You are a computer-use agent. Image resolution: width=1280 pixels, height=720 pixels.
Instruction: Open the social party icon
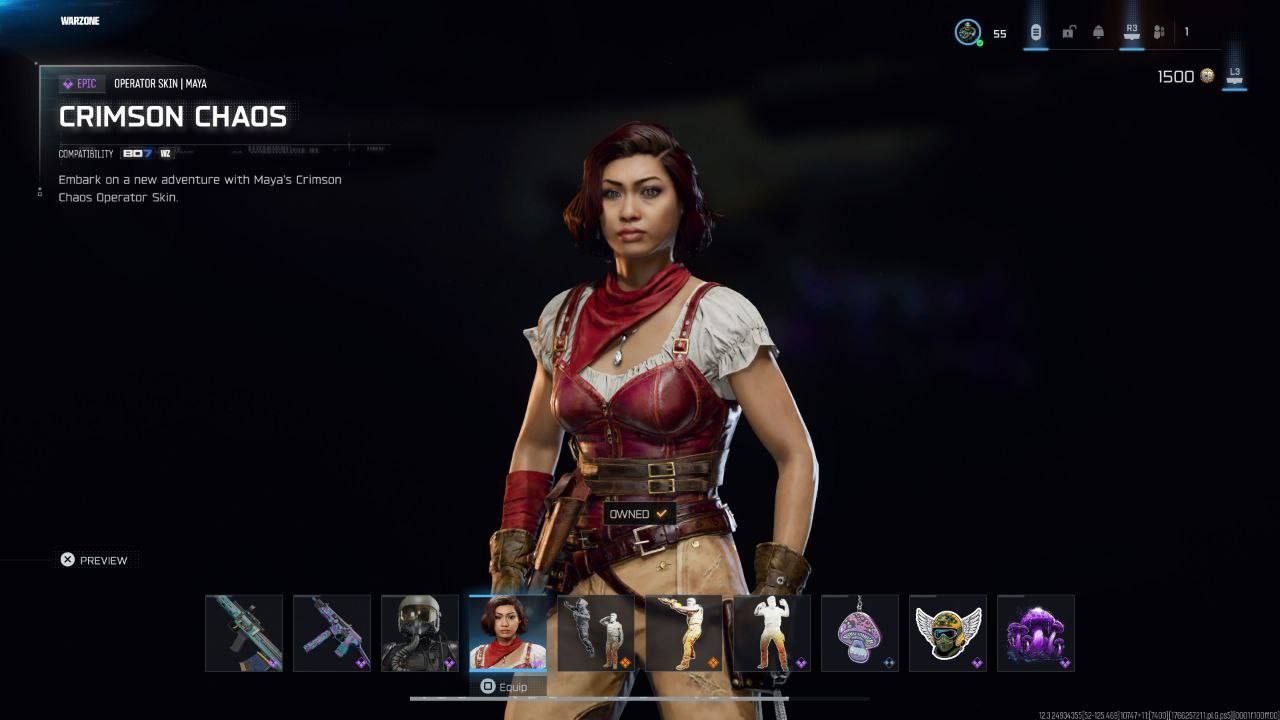point(1160,33)
